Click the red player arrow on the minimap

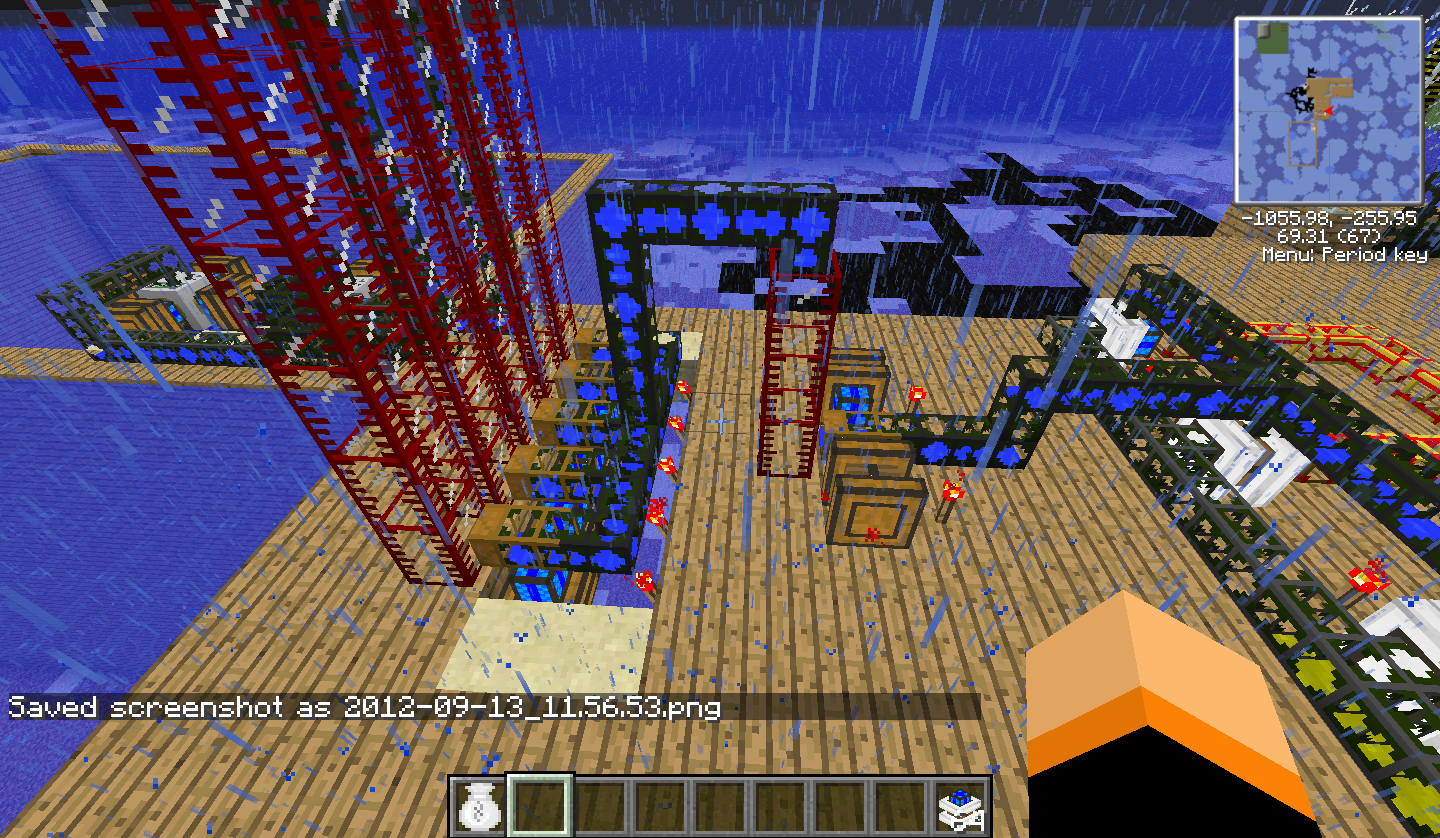(x=1330, y=110)
